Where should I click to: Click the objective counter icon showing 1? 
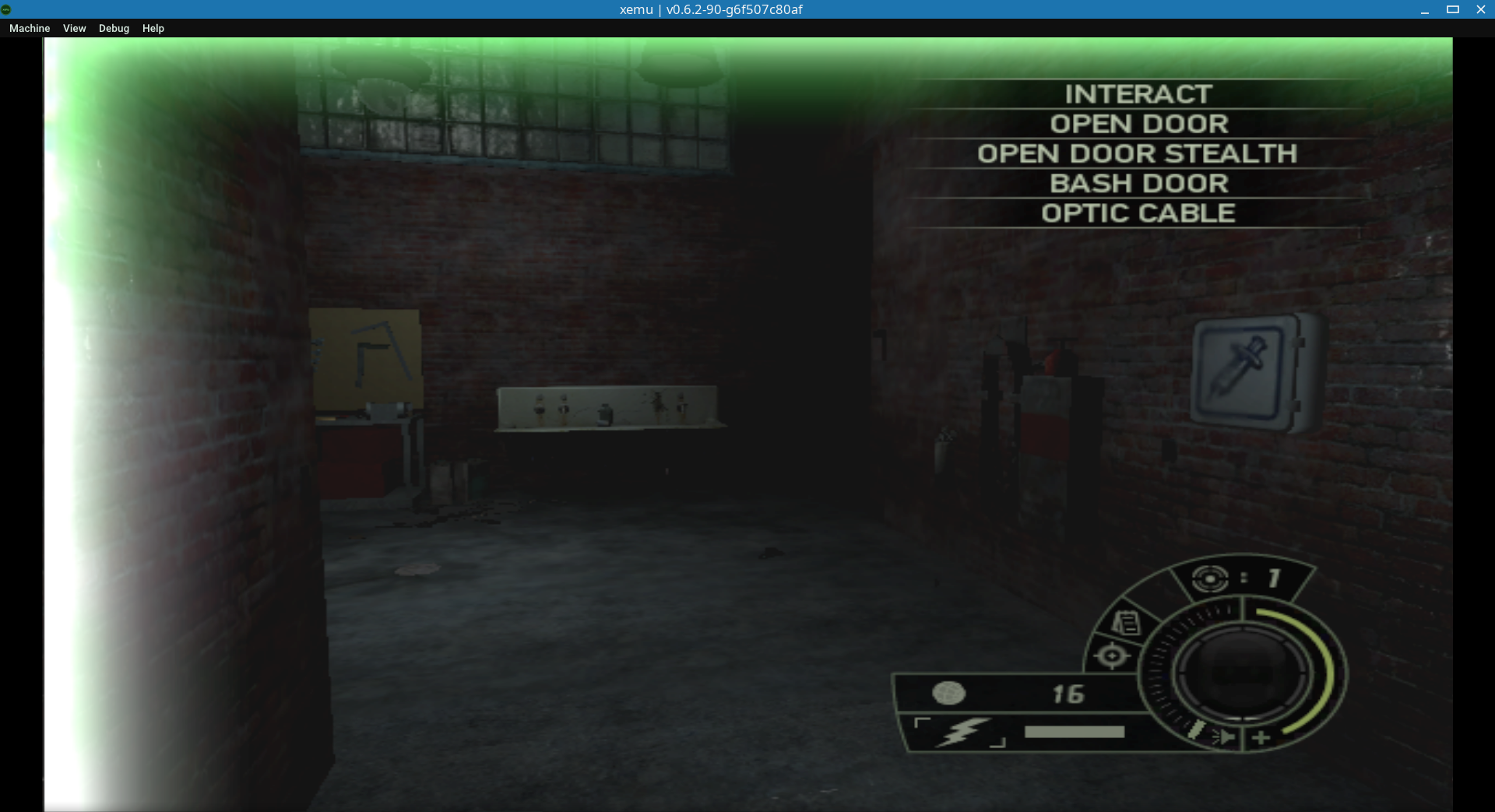[1210, 578]
